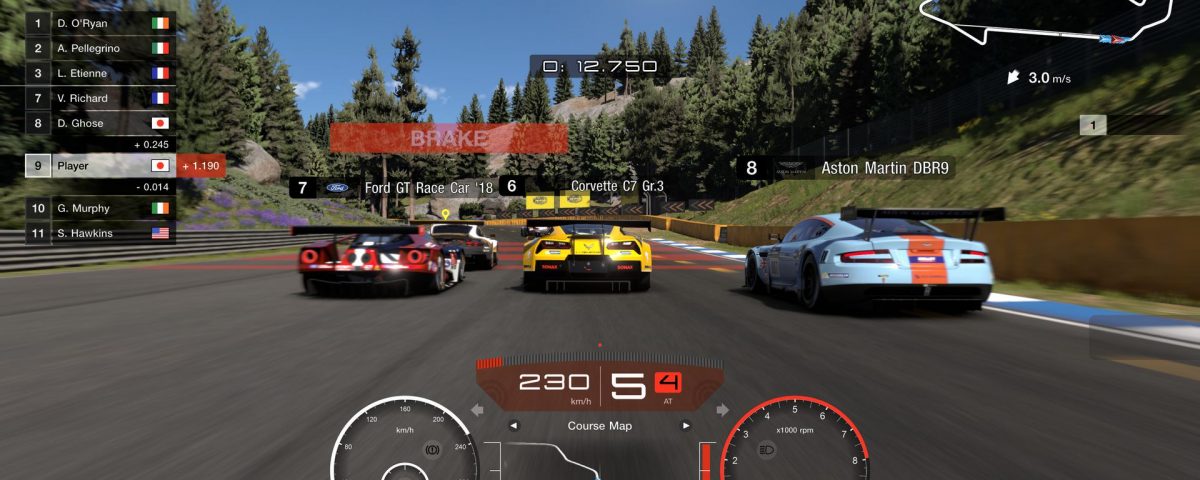Choose G. Murphy's leaderboard row
Image resolution: width=1200 pixels, height=480 pixels.
point(100,208)
